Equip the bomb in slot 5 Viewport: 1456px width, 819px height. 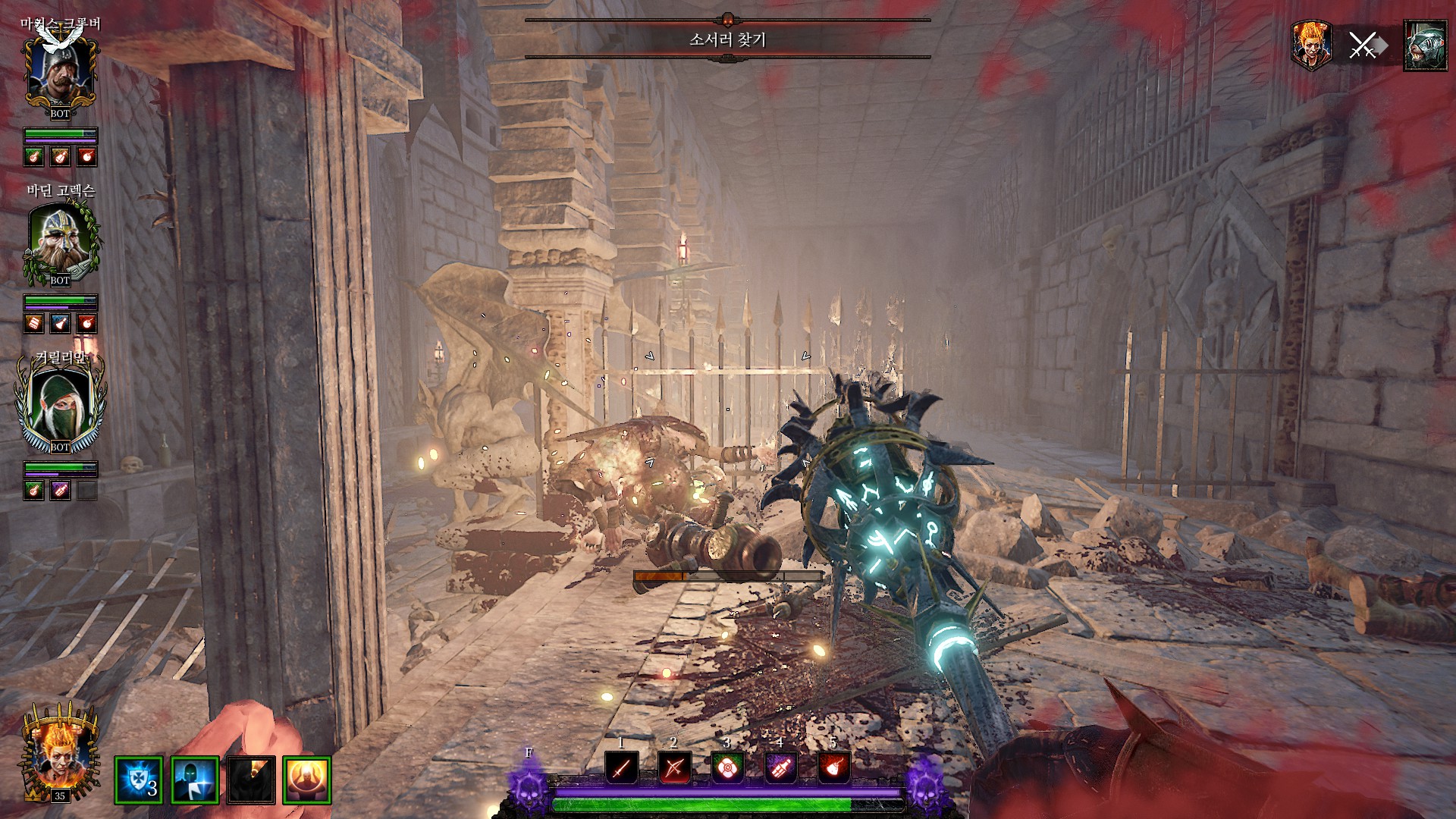coord(833,768)
